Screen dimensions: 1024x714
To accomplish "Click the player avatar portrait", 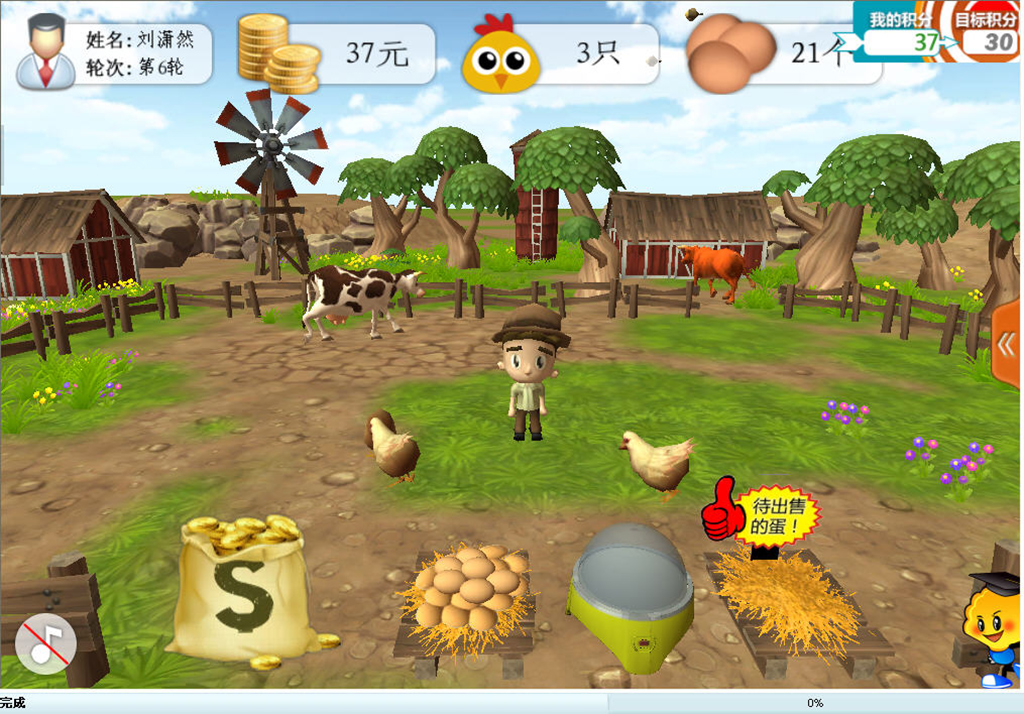I will (x=46, y=54).
